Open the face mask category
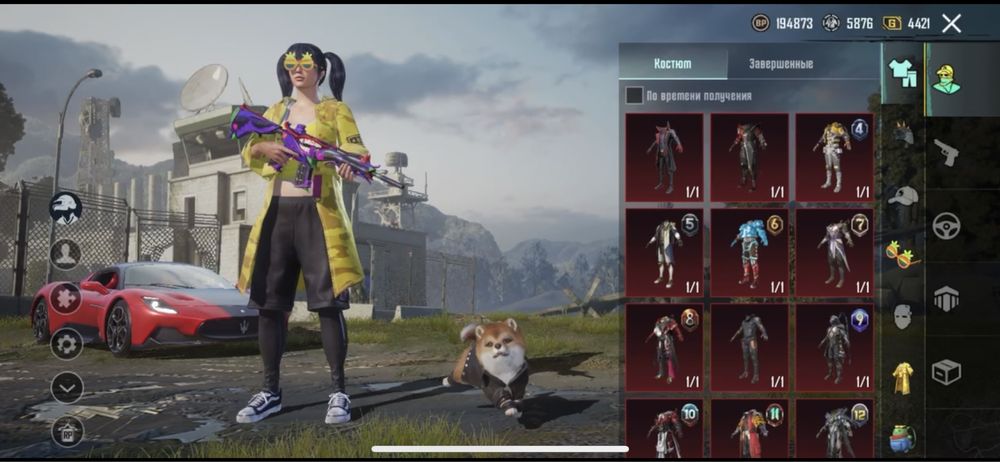 click(903, 316)
